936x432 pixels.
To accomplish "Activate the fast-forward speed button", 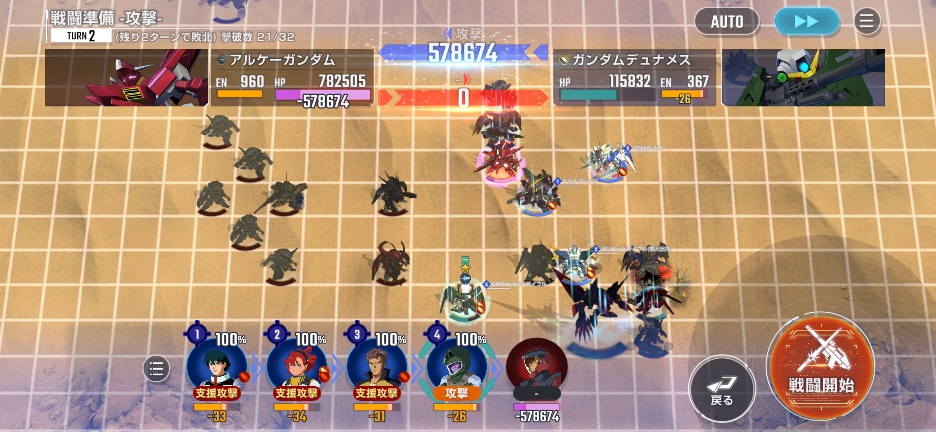I will [x=807, y=21].
